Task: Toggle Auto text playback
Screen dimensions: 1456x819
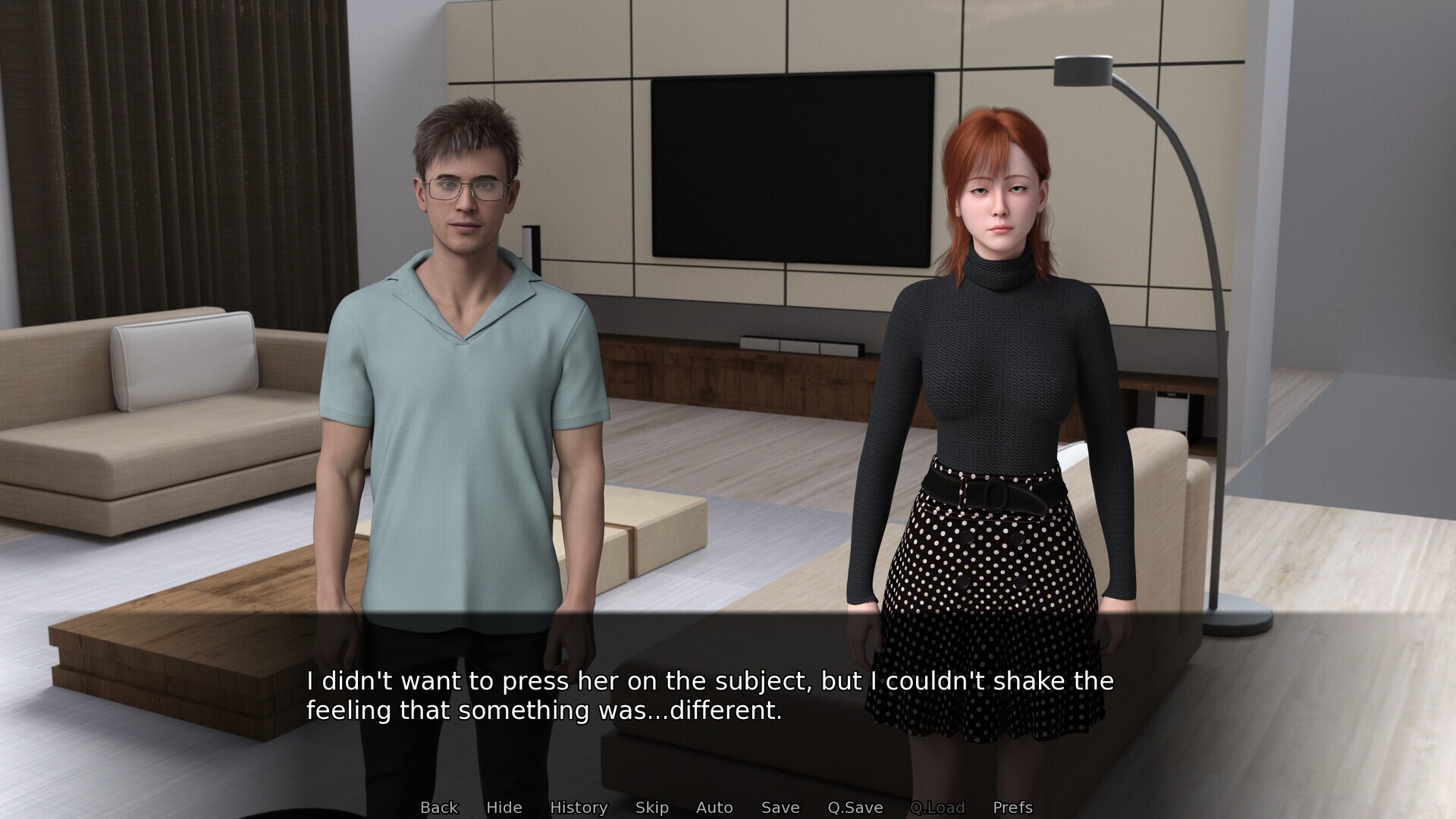Action: tap(714, 807)
